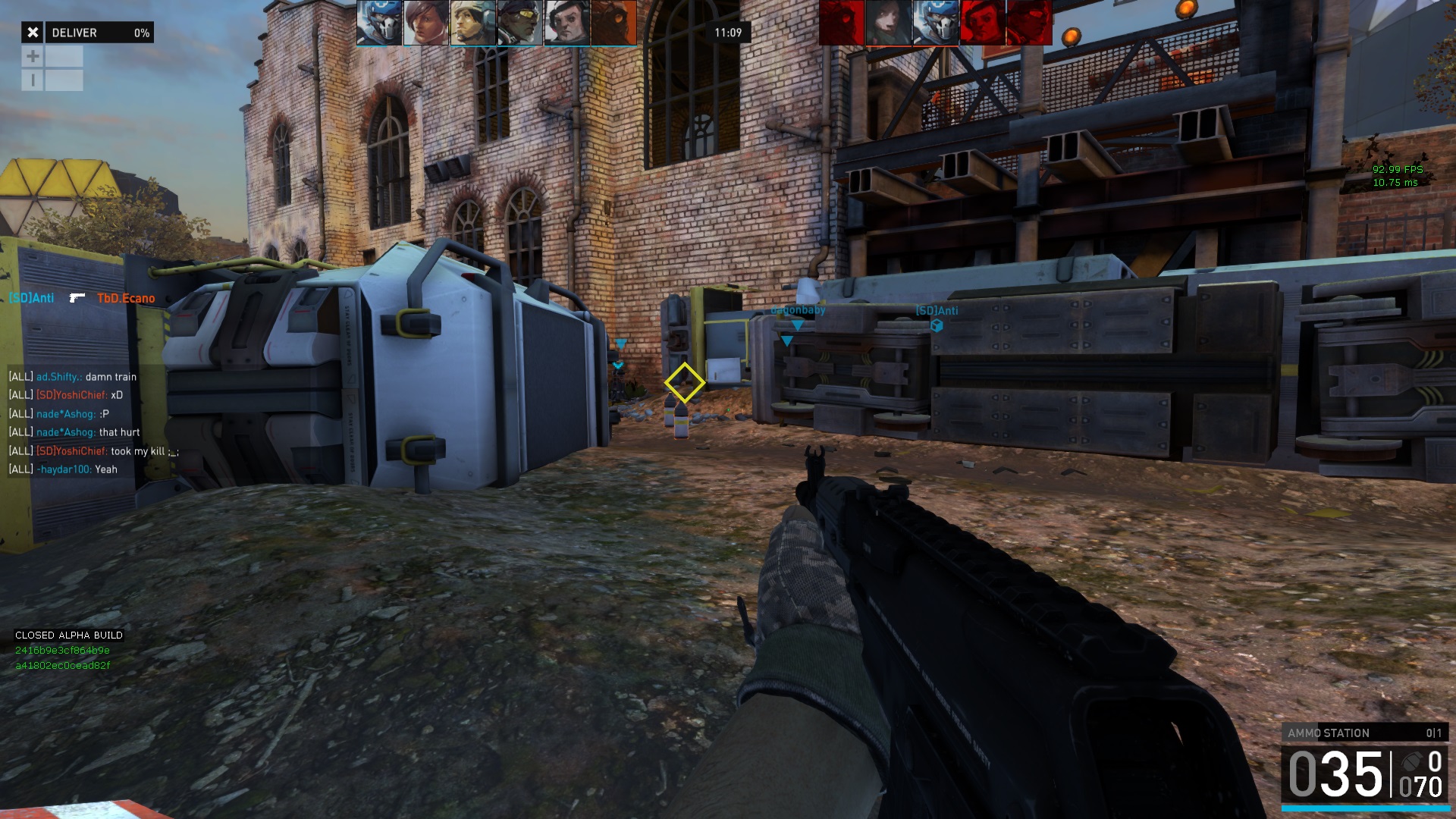Choose the tan-helmet soldier teammate portrait

(x=473, y=23)
